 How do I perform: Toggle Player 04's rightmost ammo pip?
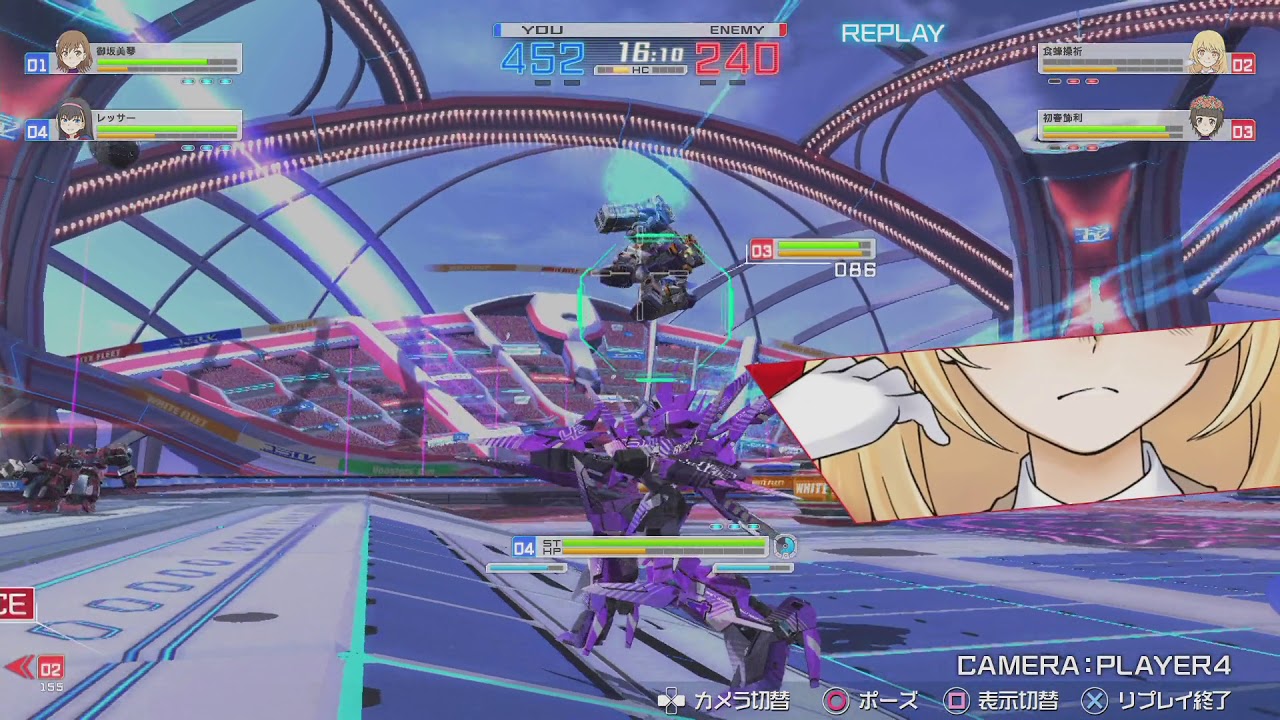tap(224, 146)
